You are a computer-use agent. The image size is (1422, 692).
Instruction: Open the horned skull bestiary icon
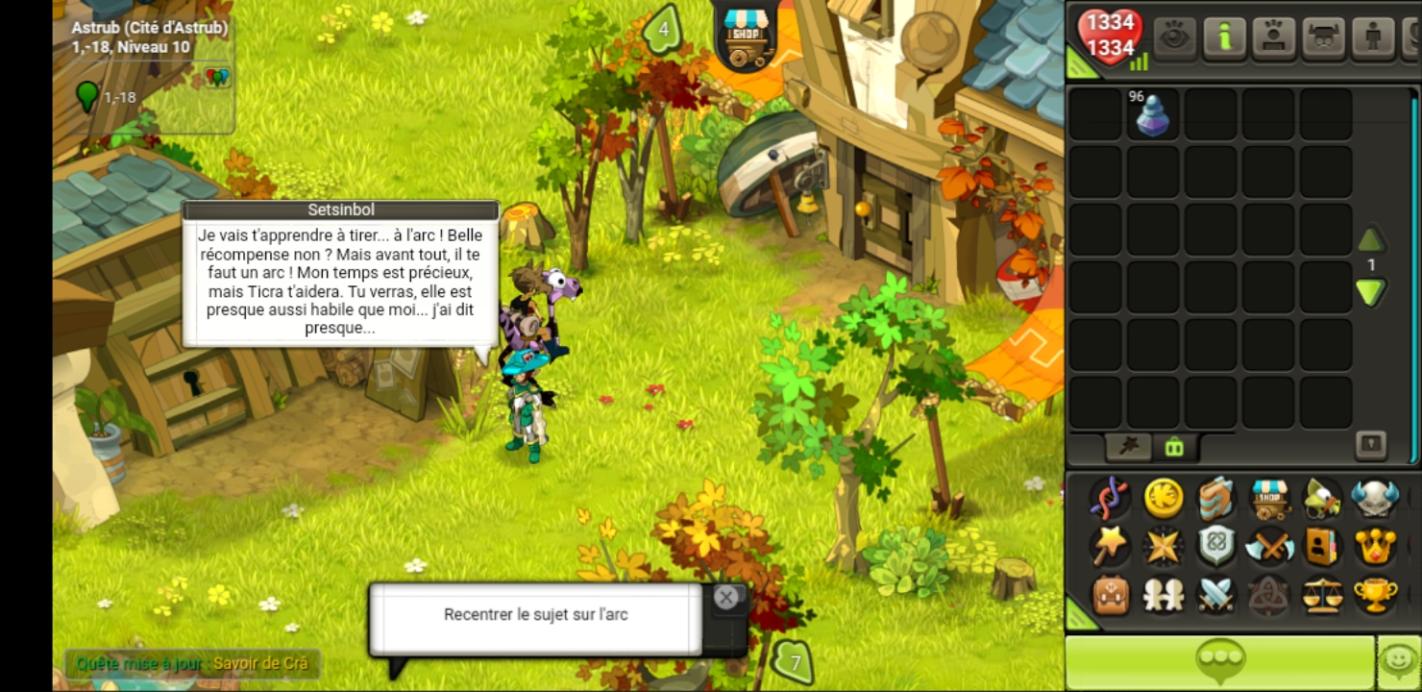point(1375,498)
